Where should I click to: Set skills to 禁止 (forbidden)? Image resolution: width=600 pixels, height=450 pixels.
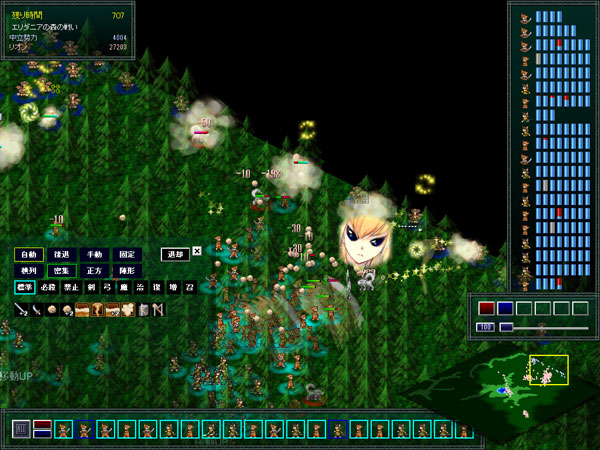pos(69,287)
